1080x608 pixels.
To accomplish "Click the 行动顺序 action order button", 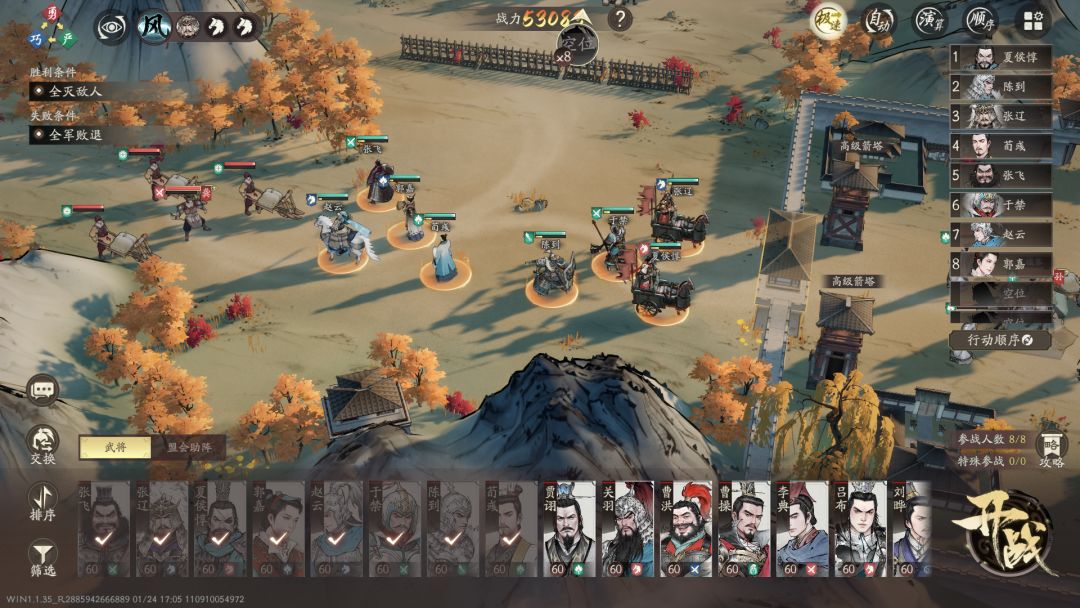I will pos(1000,340).
